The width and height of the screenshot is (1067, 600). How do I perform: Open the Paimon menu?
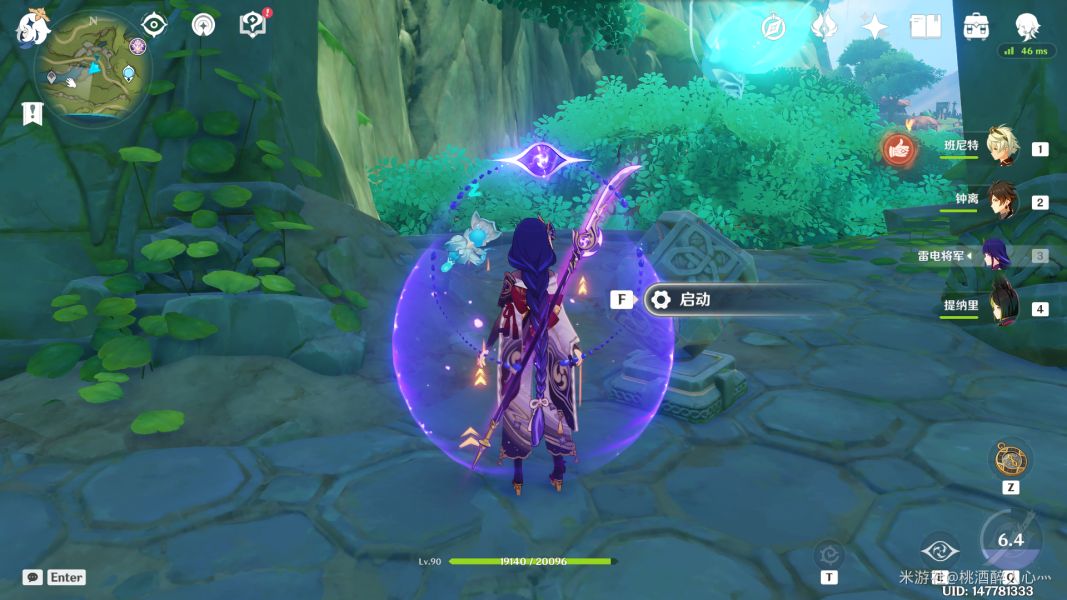click(32, 26)
